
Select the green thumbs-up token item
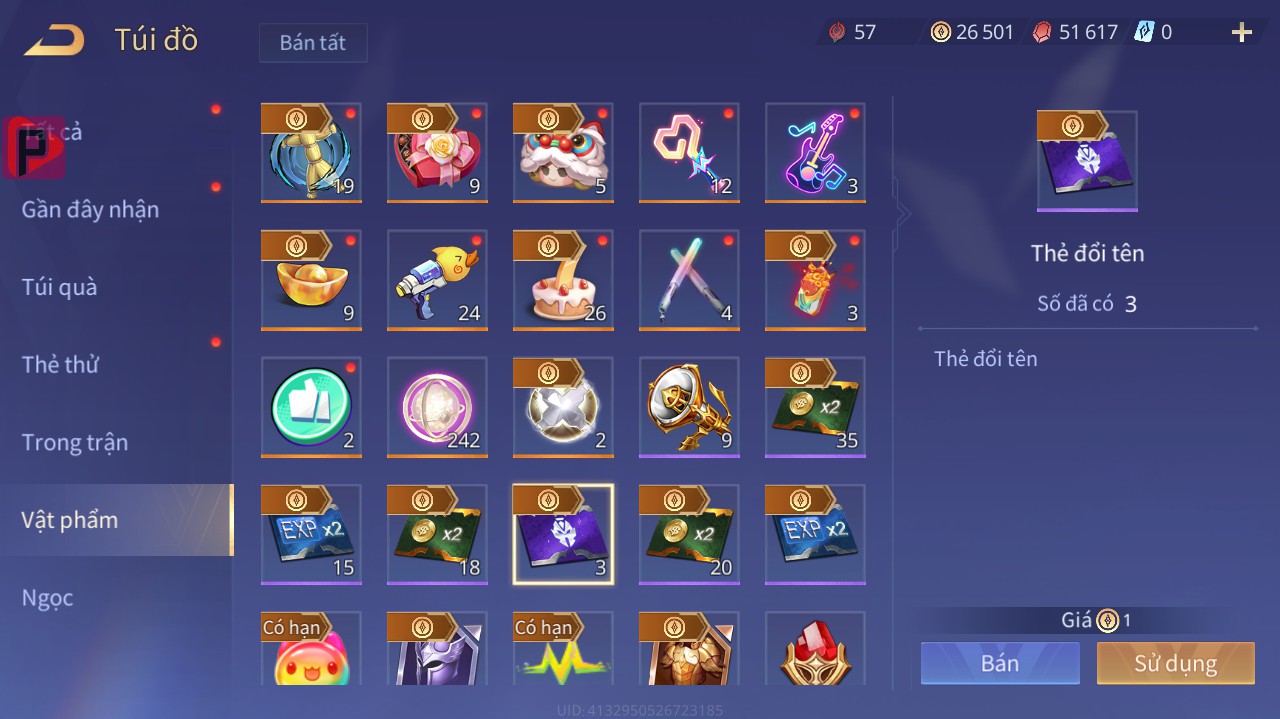coord(311,407)
